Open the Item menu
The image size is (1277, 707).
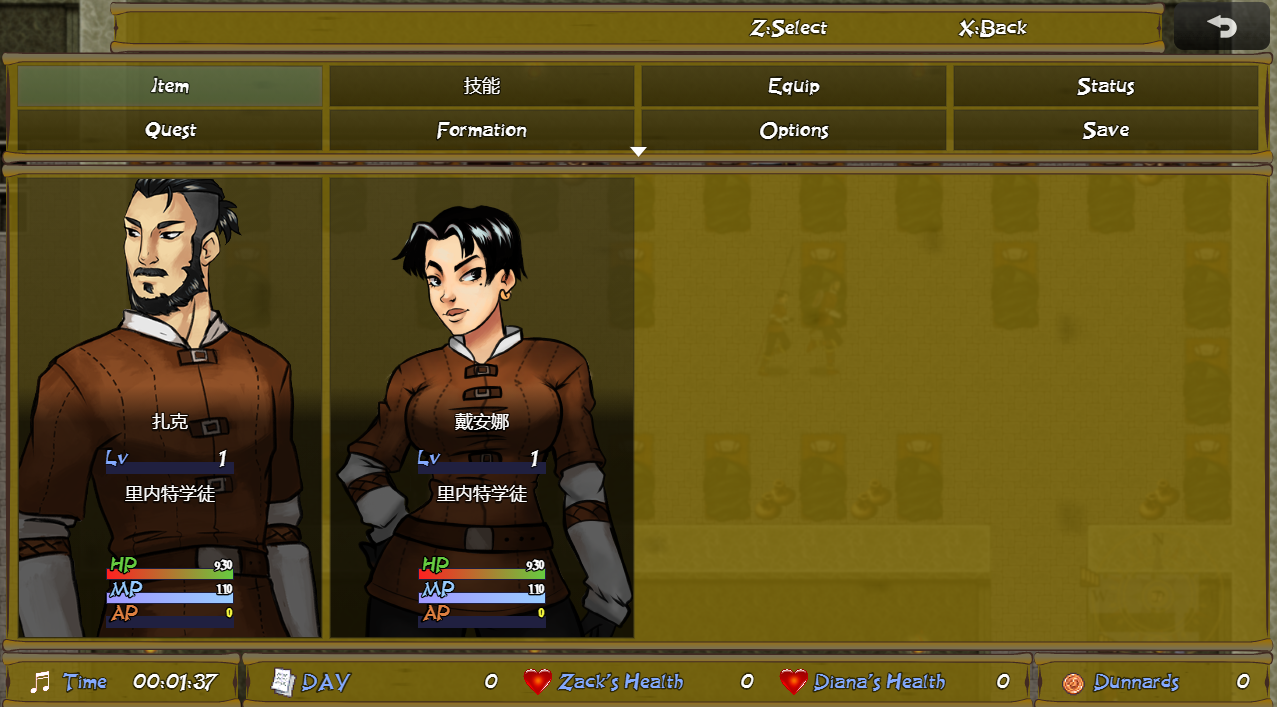(170, 86)
